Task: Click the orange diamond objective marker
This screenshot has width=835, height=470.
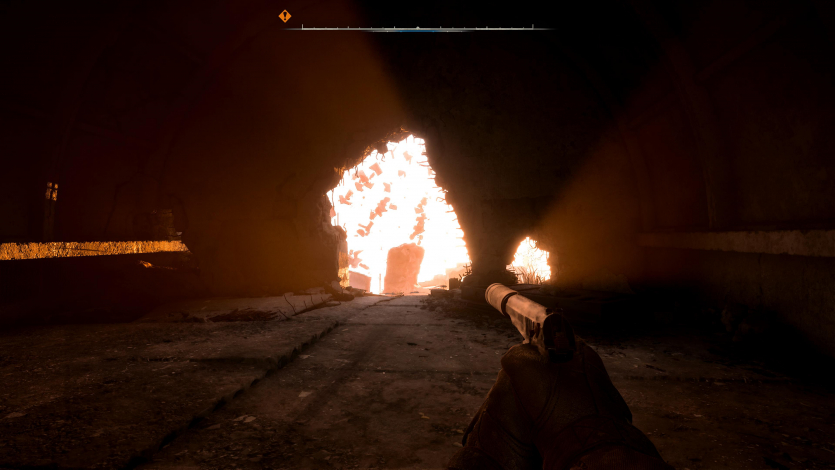Action: 285,16
